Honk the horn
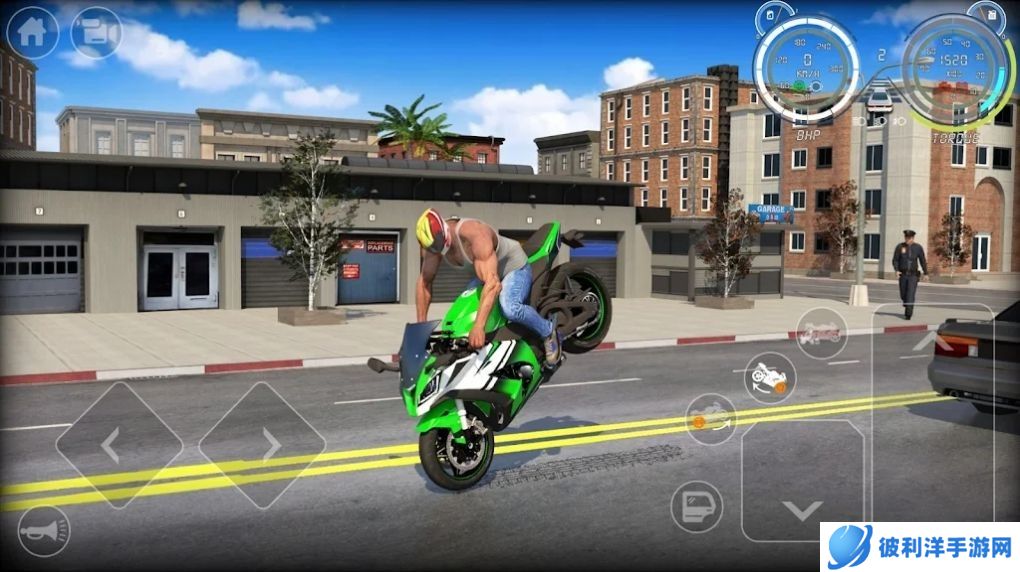Viewport: 1020px width, 572px height. pos(44,531)
